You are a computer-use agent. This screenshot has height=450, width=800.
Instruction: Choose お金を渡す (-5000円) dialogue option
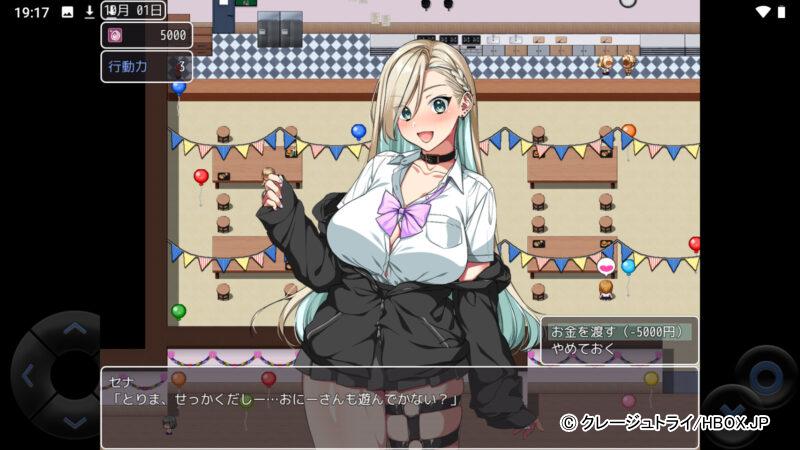click(x=619, y=332)
